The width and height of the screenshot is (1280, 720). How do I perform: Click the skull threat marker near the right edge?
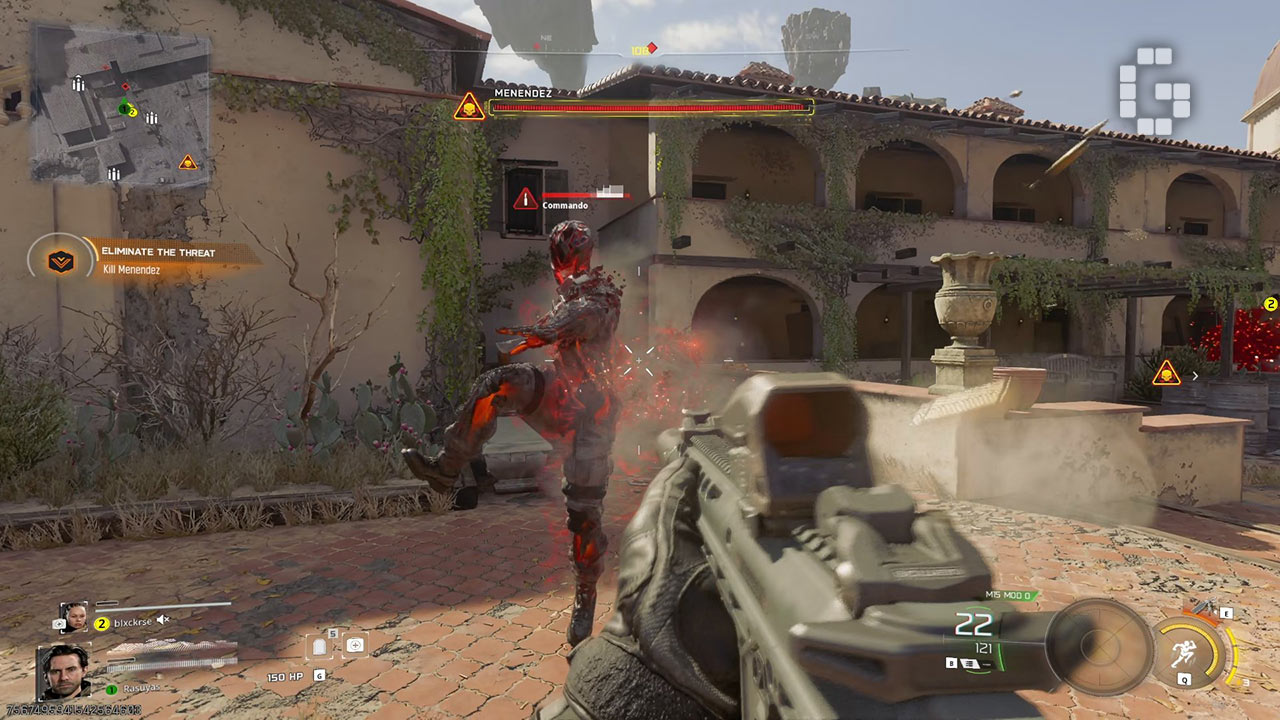[1165, 374]
